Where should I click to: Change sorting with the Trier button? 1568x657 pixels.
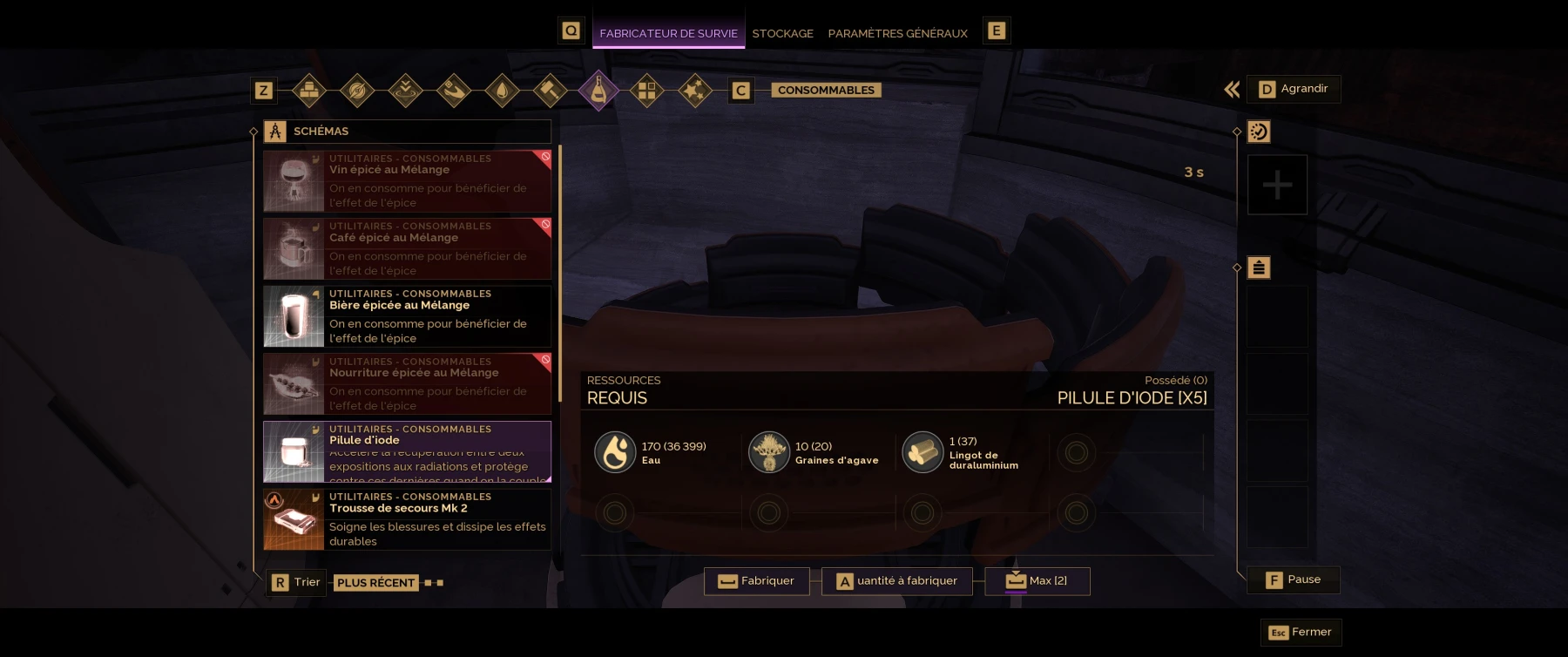point(296,582)
